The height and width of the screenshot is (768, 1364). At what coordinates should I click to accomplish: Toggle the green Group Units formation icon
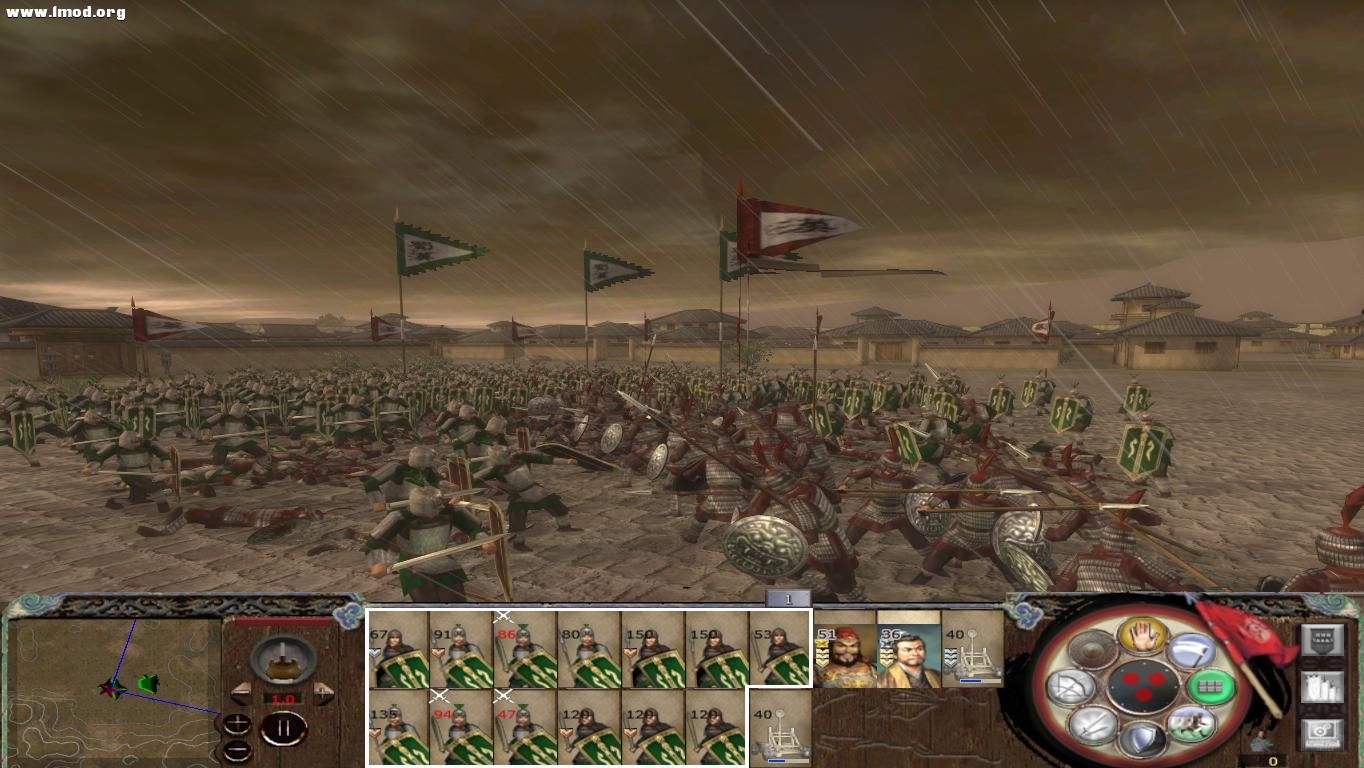1211,687
